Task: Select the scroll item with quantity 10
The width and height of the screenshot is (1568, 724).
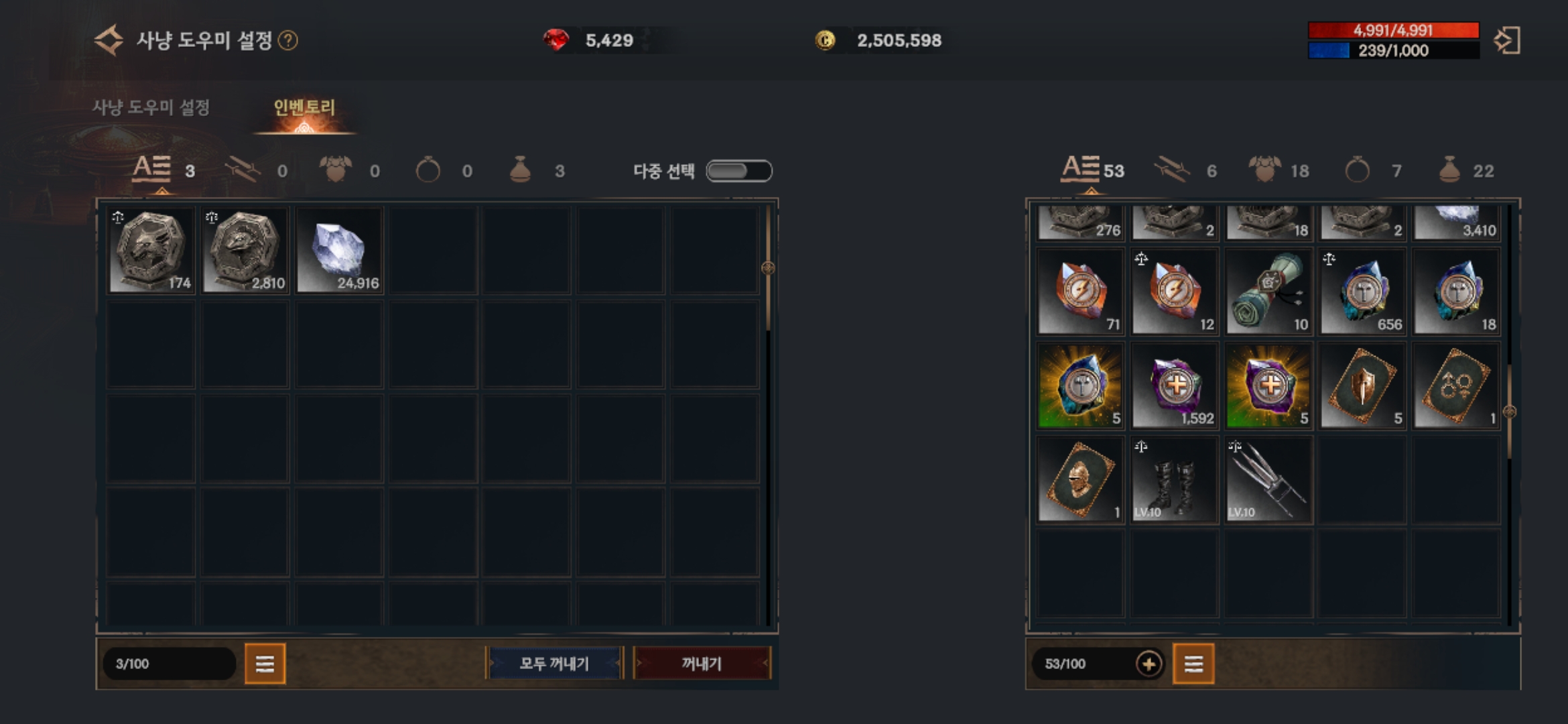Action: (1268, 292)
